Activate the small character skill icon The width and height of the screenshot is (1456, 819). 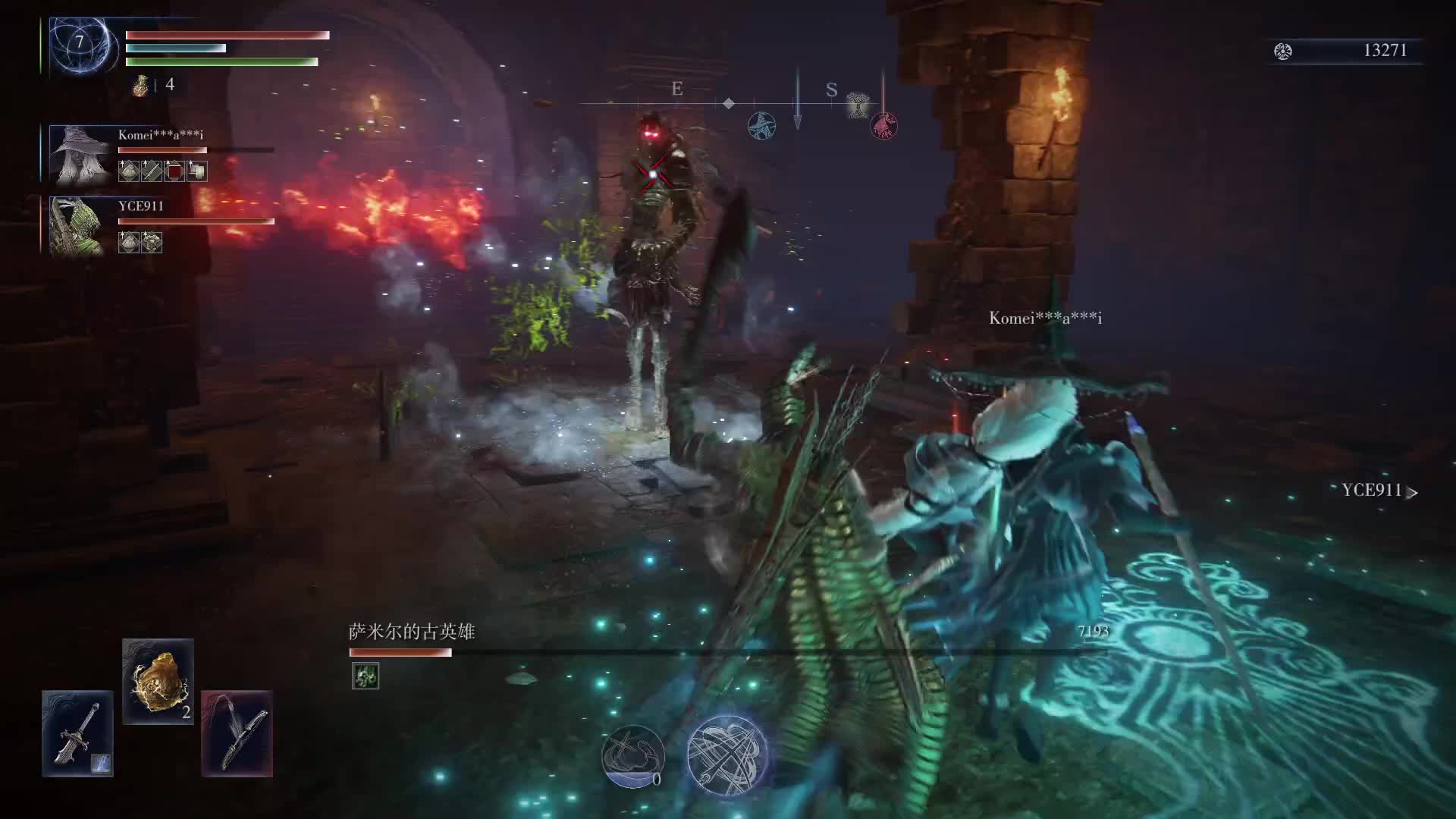[x=632, y=755]
